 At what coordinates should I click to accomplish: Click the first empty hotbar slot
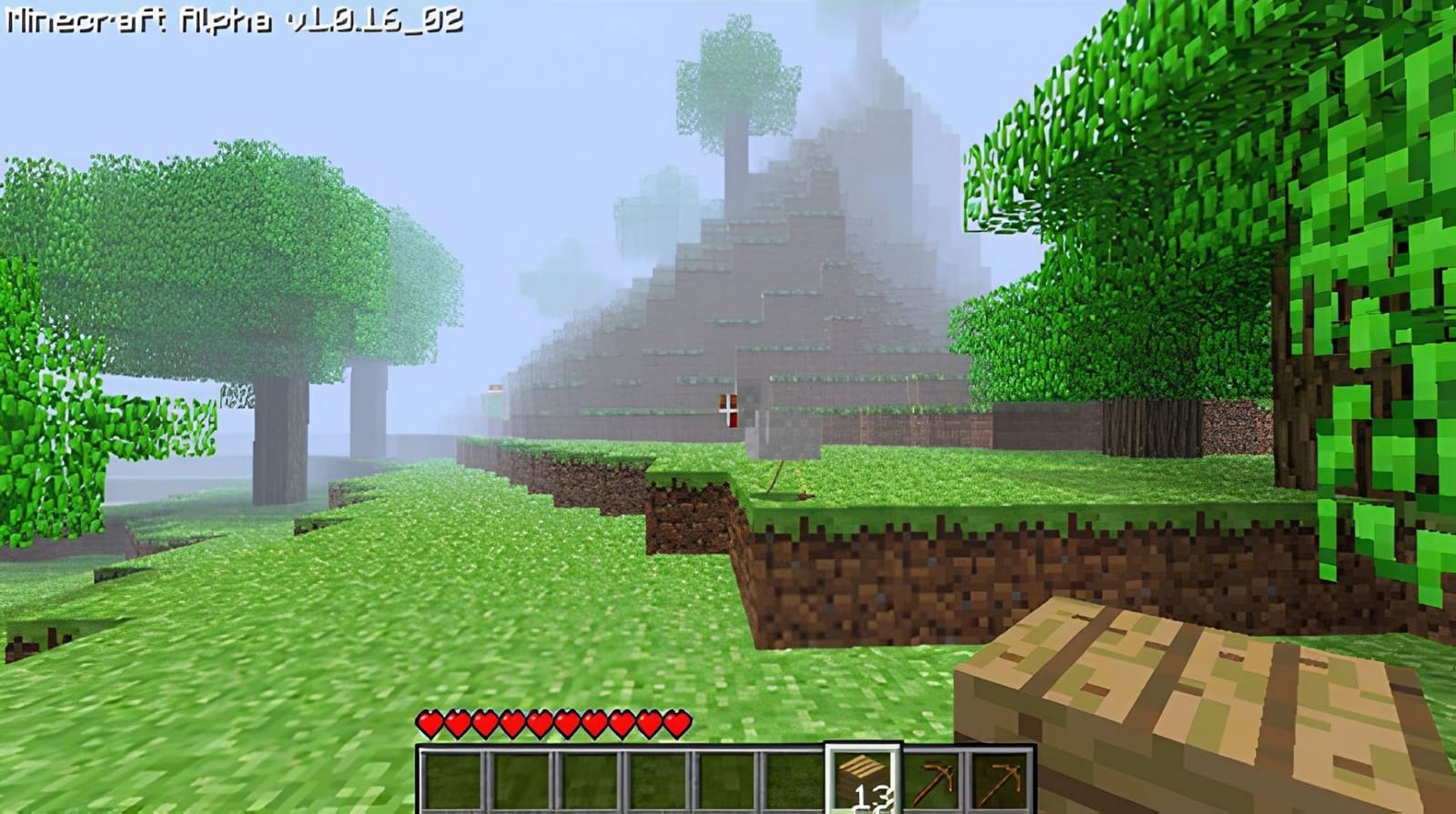point(452,778)
